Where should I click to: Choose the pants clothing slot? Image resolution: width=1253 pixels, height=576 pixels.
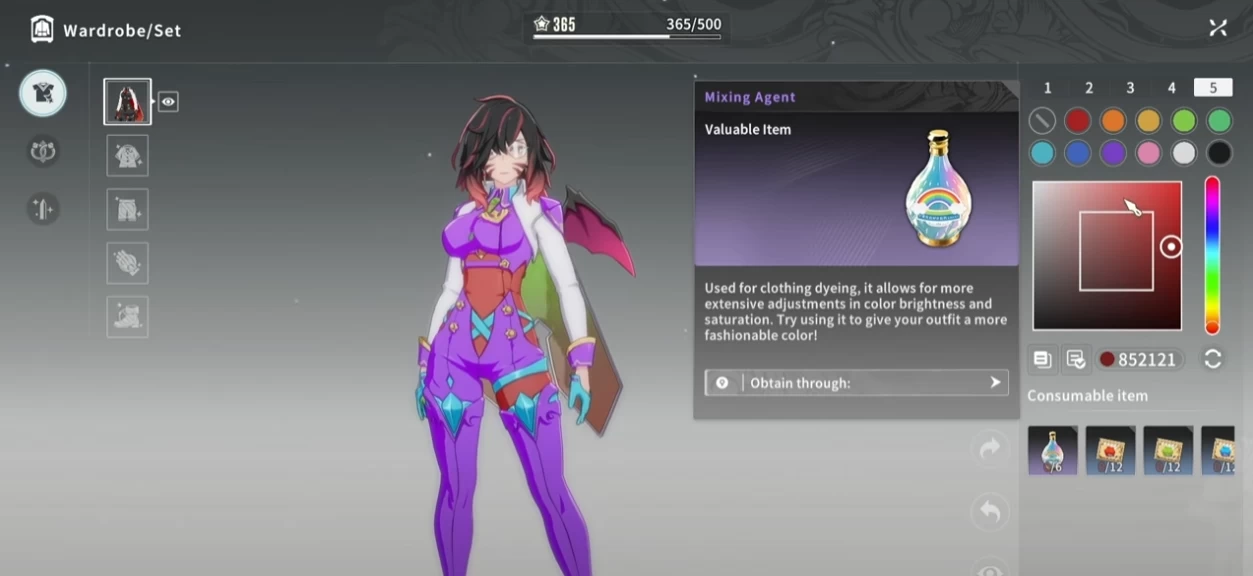[128, 210]
